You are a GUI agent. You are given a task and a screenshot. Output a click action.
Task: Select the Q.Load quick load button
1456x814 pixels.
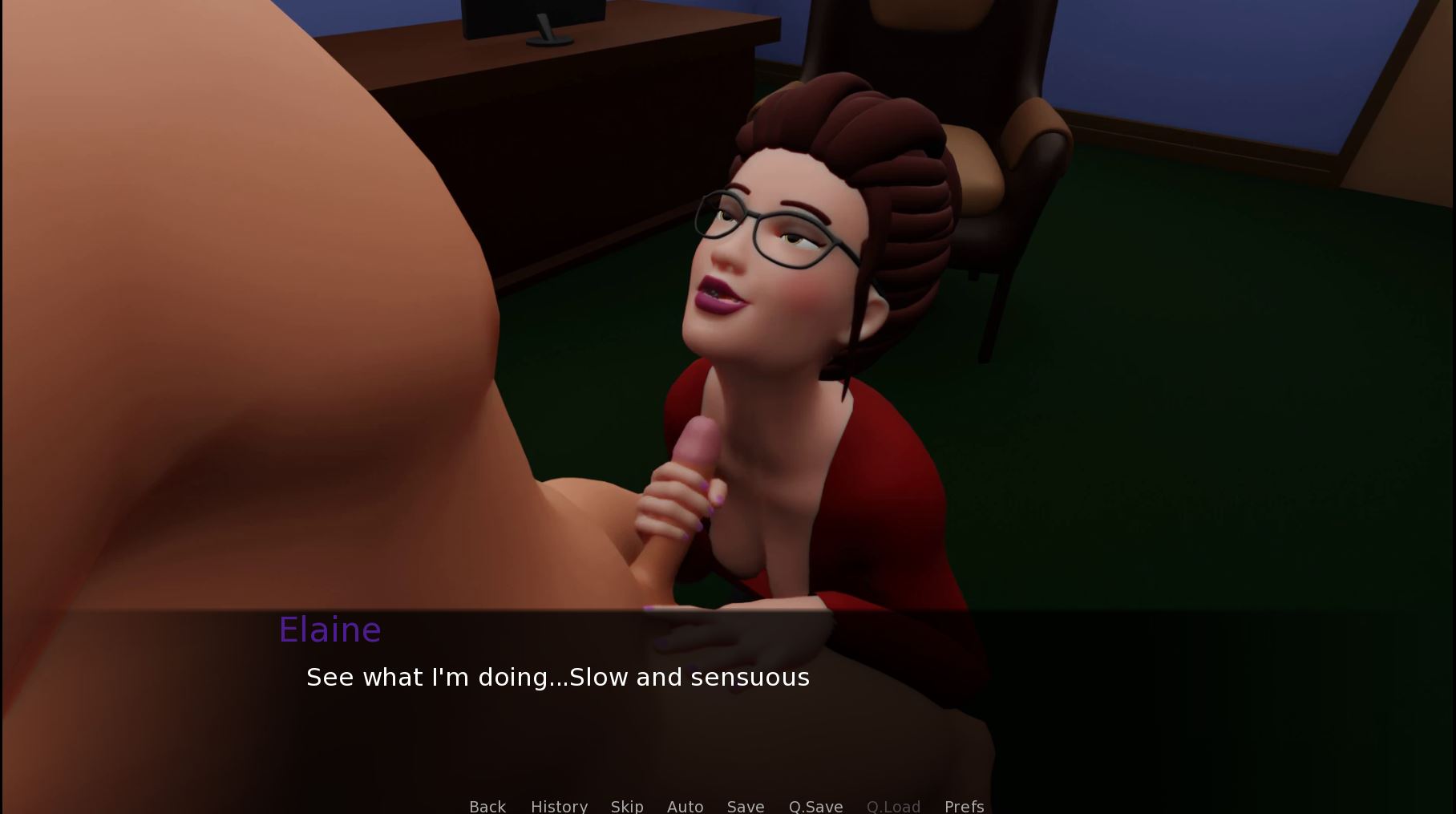893,805
